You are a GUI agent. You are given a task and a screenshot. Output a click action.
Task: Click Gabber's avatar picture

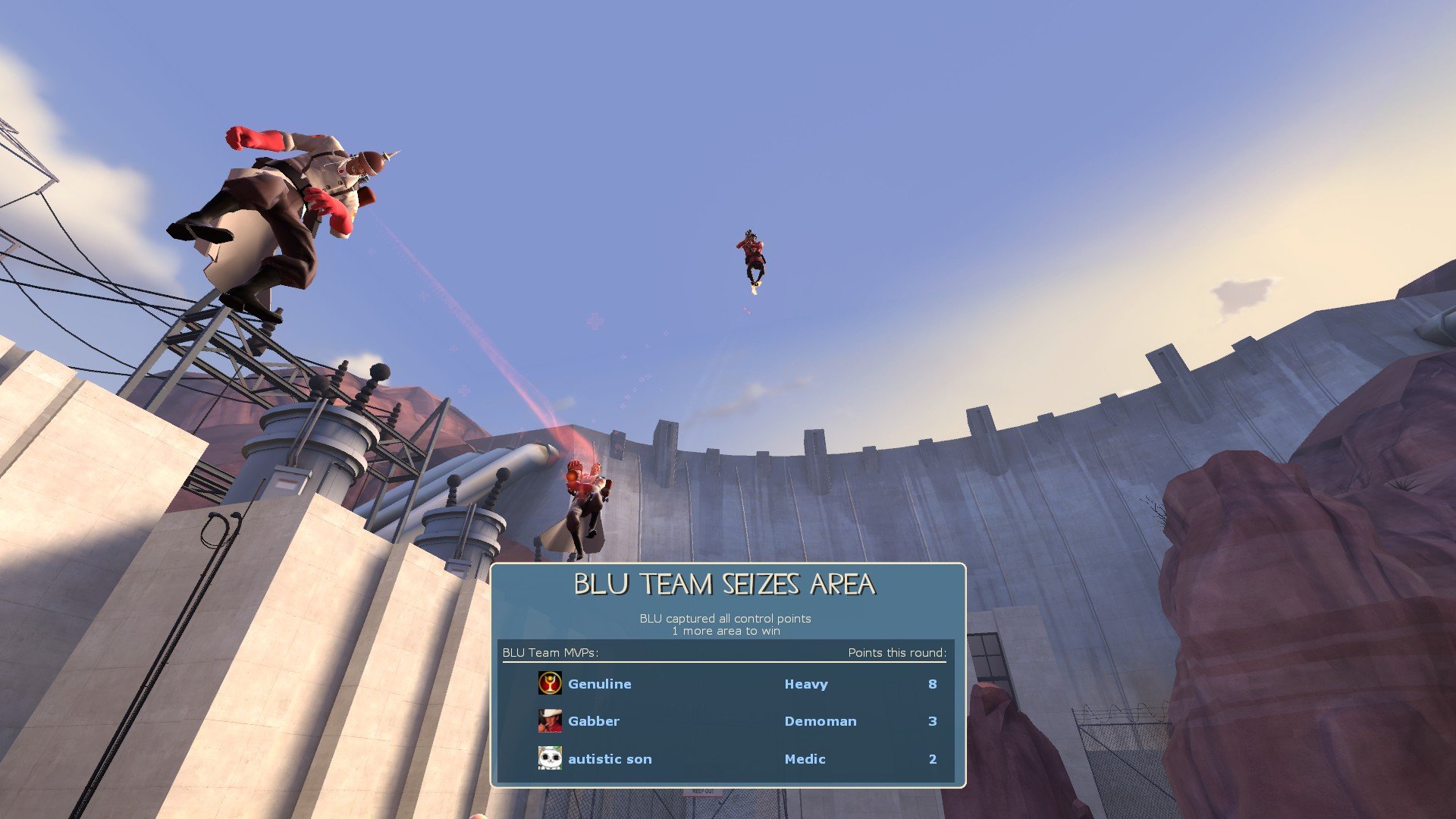pos(550,720)
